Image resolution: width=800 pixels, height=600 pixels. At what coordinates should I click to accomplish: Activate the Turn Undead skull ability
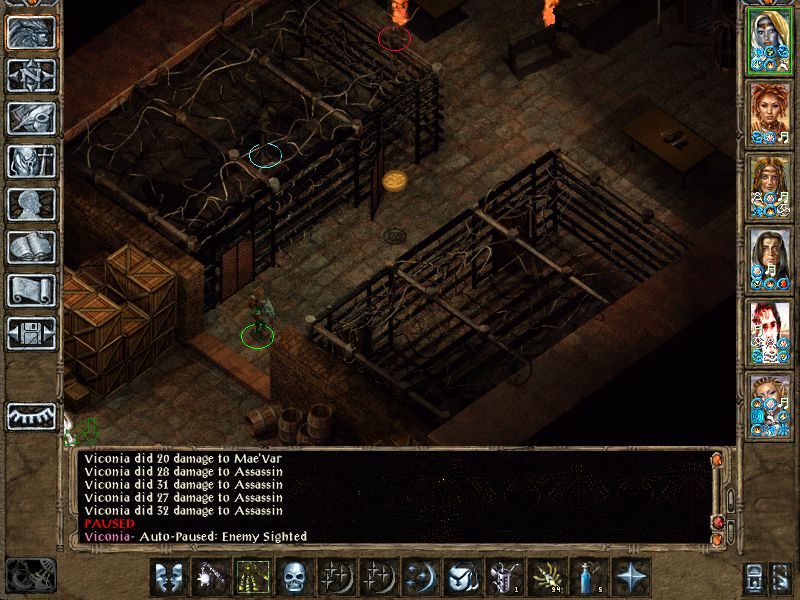click(294, 577)
